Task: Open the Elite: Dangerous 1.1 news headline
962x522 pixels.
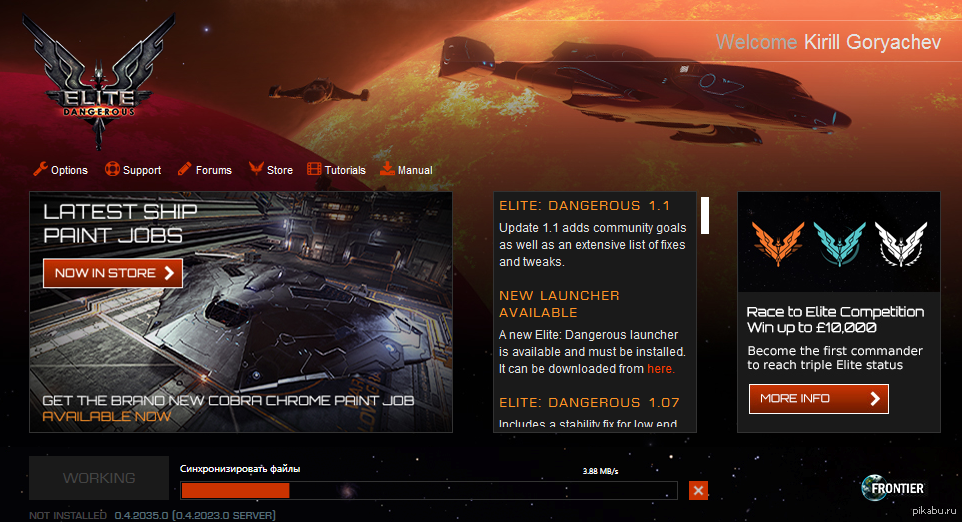Action: pyautogui.click(x=584, y=206)
